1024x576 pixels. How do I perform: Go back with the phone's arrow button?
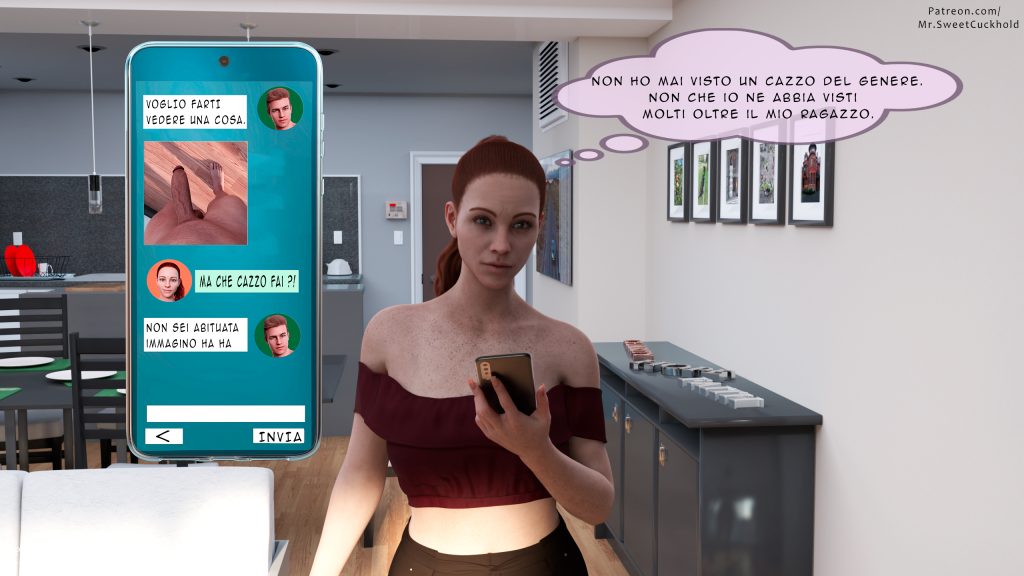point(164,436)
